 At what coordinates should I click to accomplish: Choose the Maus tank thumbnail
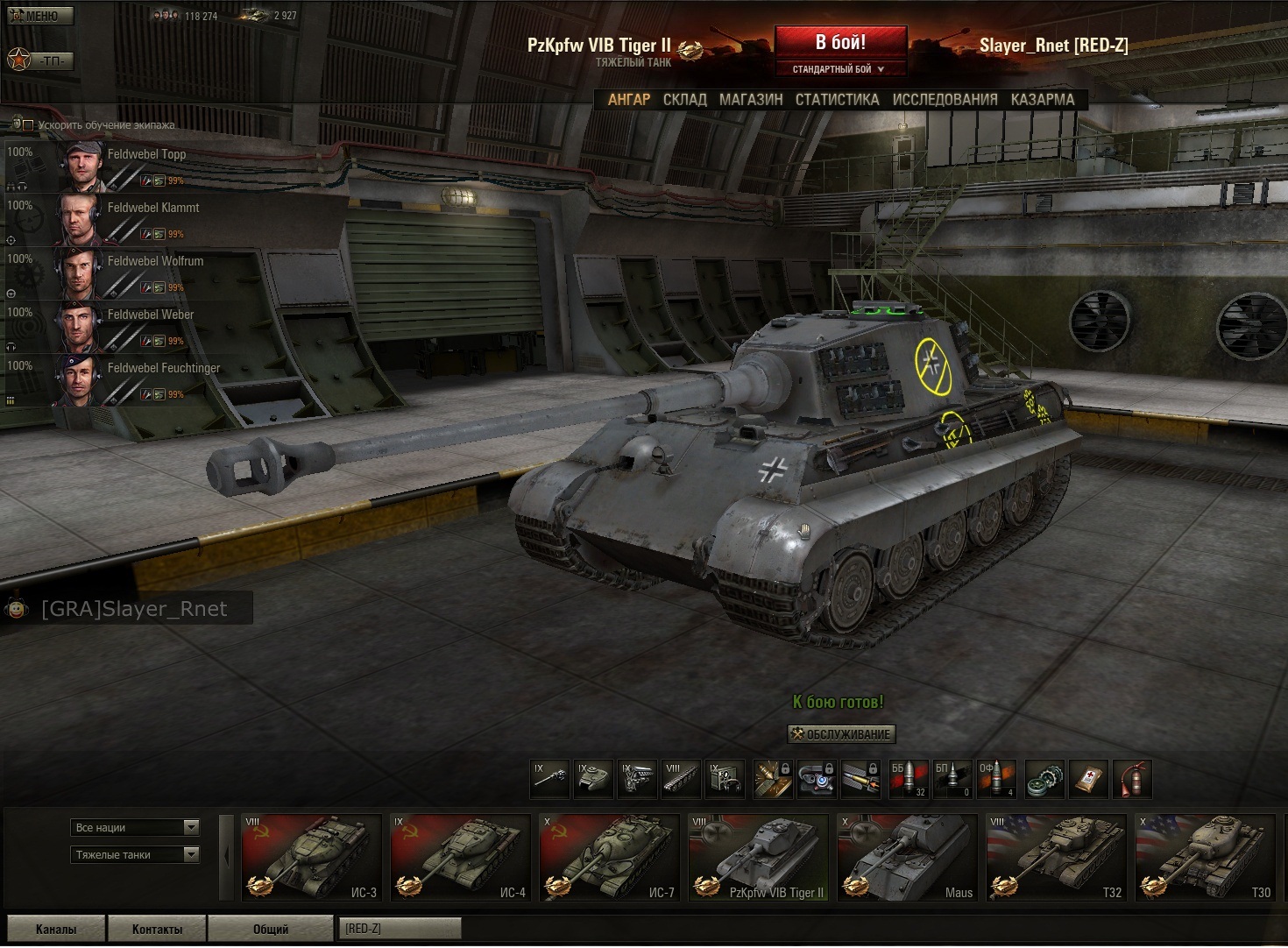coord(907,858)
